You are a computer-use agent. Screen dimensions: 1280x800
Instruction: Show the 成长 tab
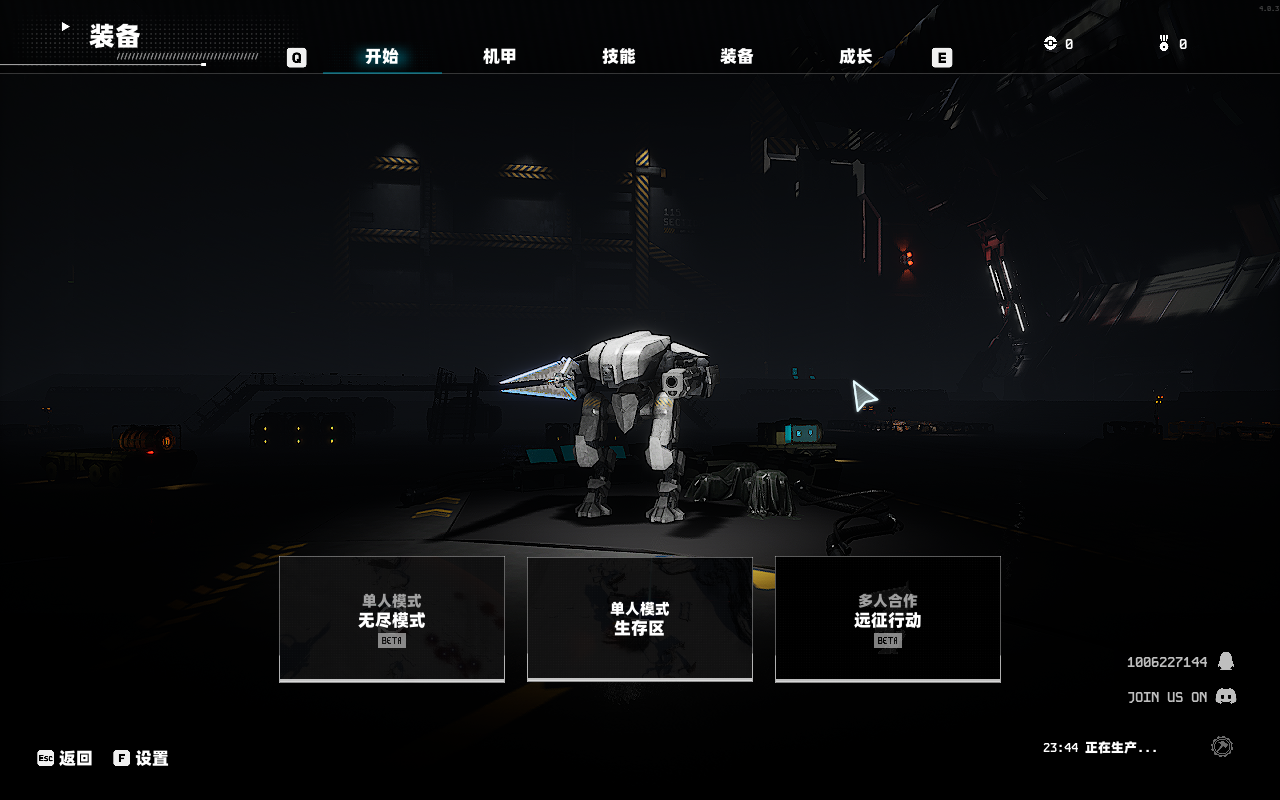point(855,57)
